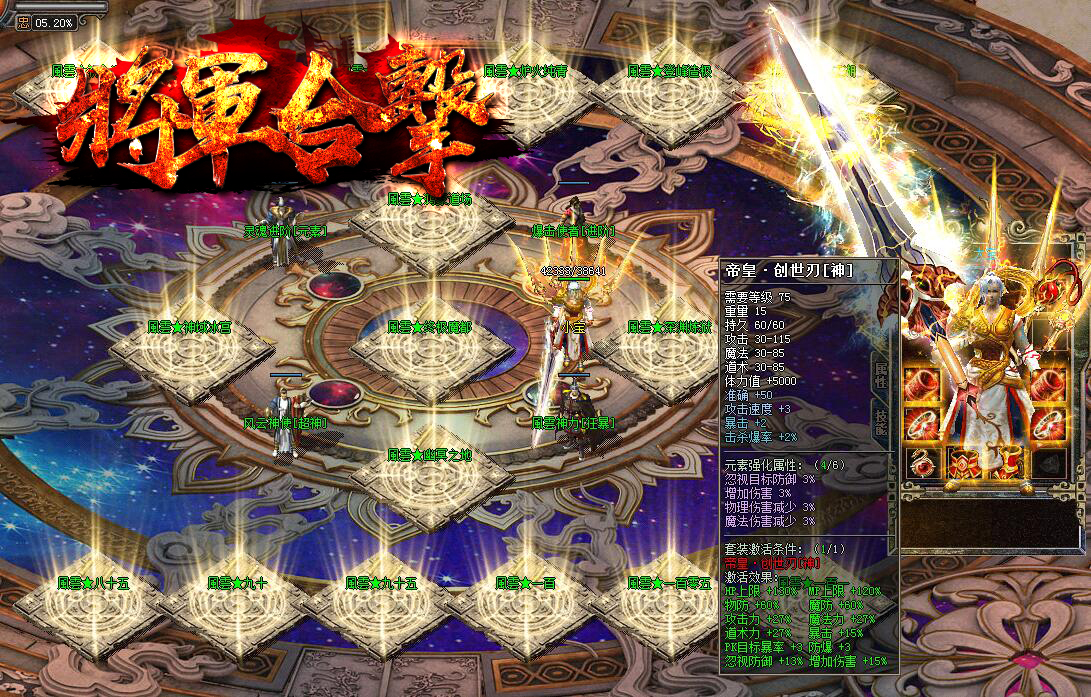1091x697 pixels.
Task: Switch to the 属性 attributes tab
Action: [881, 374]
